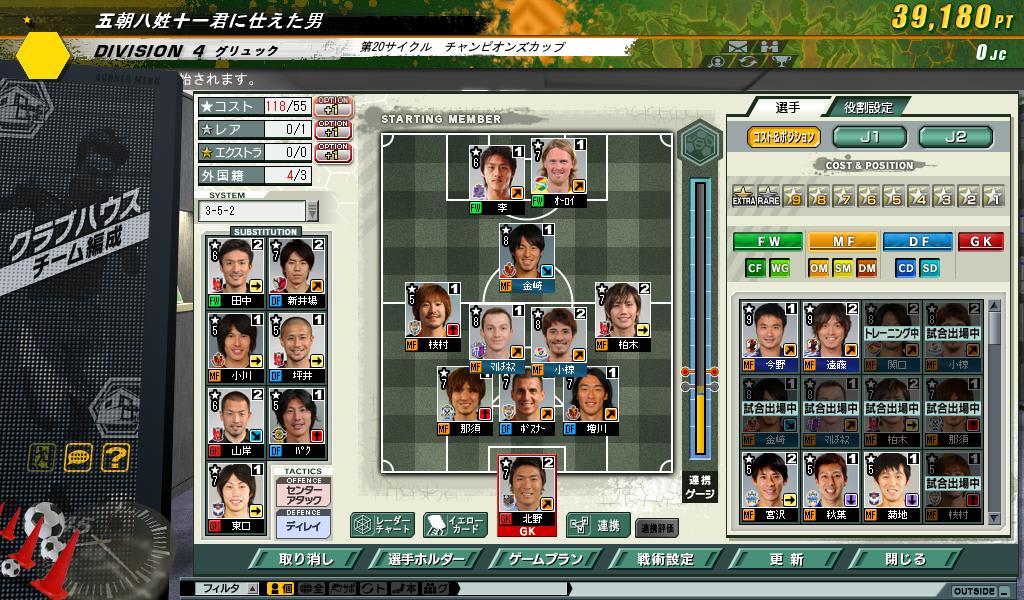Screen dimensions: 1024x600
Task: Open 戦術設定 tactics settings
Action: (665, 559)
